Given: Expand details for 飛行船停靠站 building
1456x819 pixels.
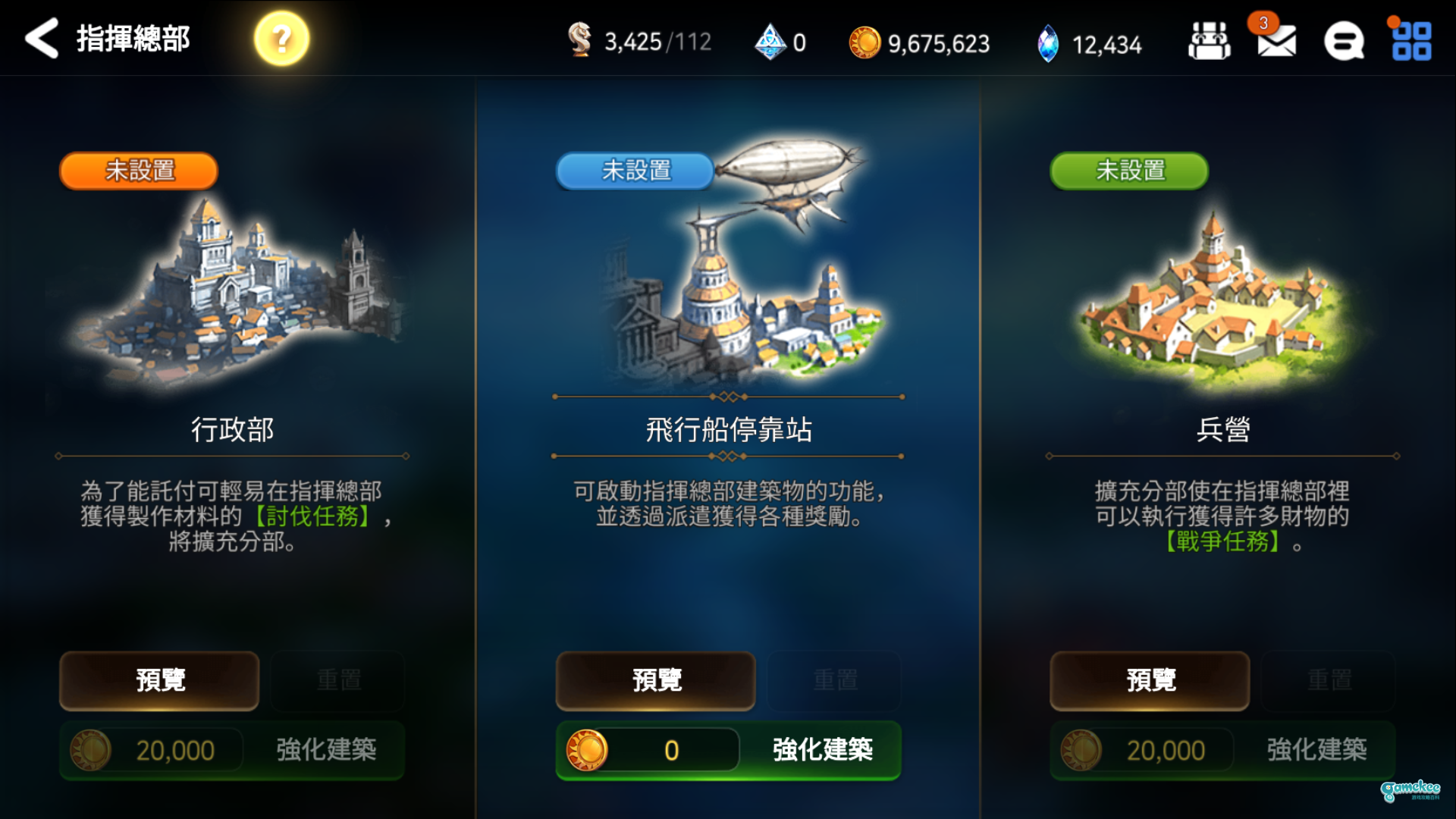Looking at the screenshot, I should click(x=655, y=681).
